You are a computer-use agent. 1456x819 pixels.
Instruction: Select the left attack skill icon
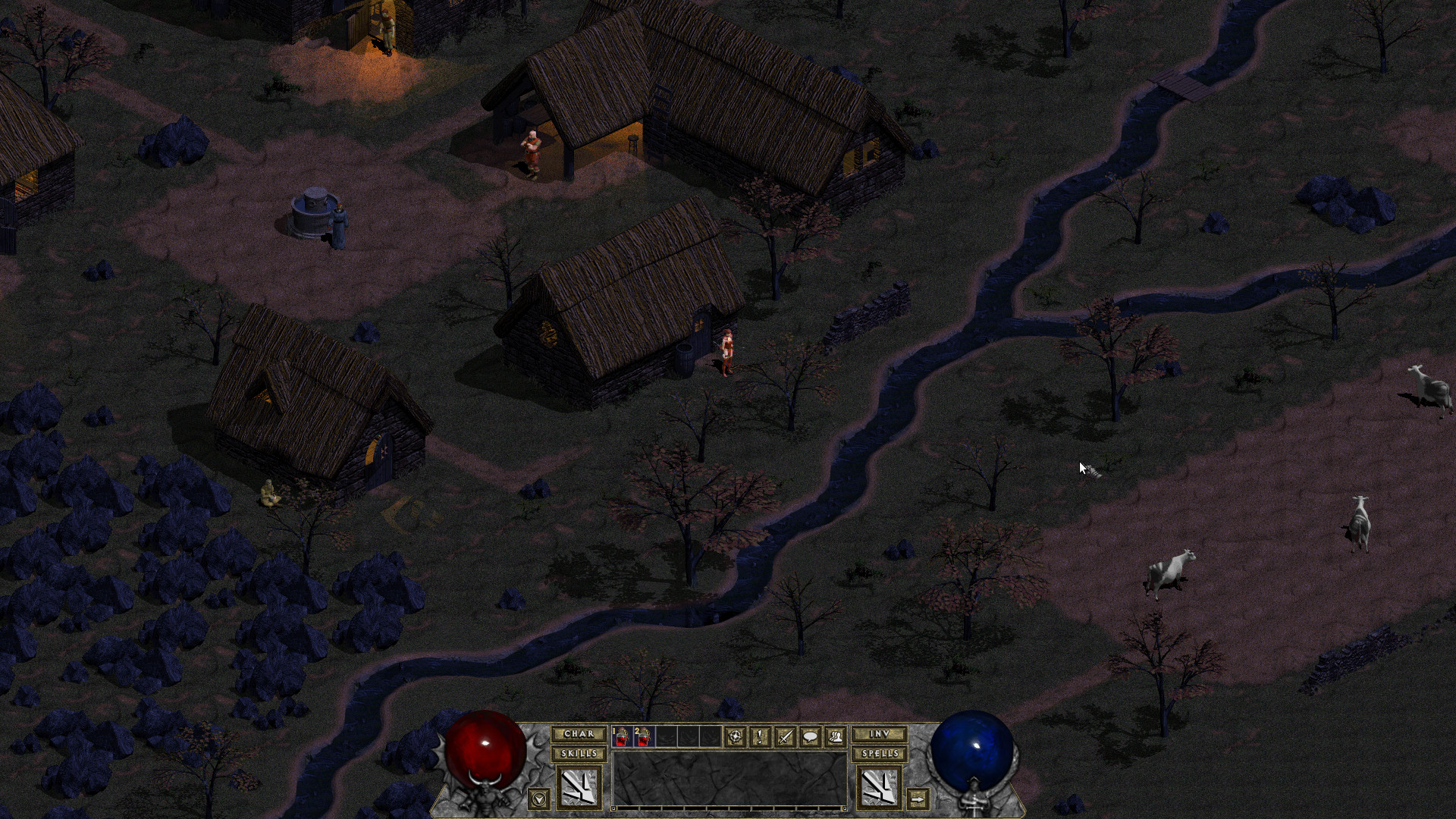(579, 786)
